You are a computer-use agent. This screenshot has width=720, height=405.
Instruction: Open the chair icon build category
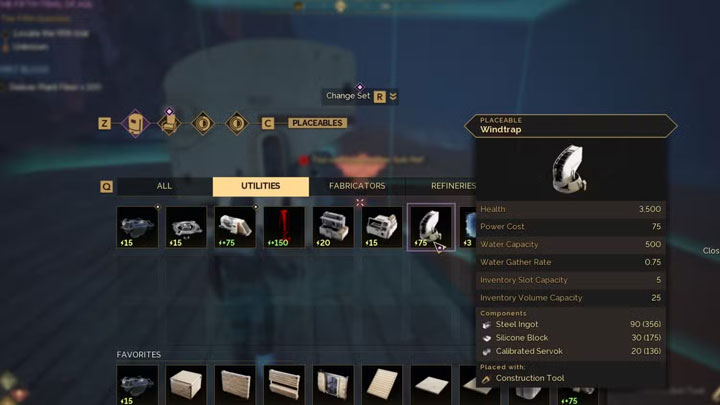click(x=169, y=123)
